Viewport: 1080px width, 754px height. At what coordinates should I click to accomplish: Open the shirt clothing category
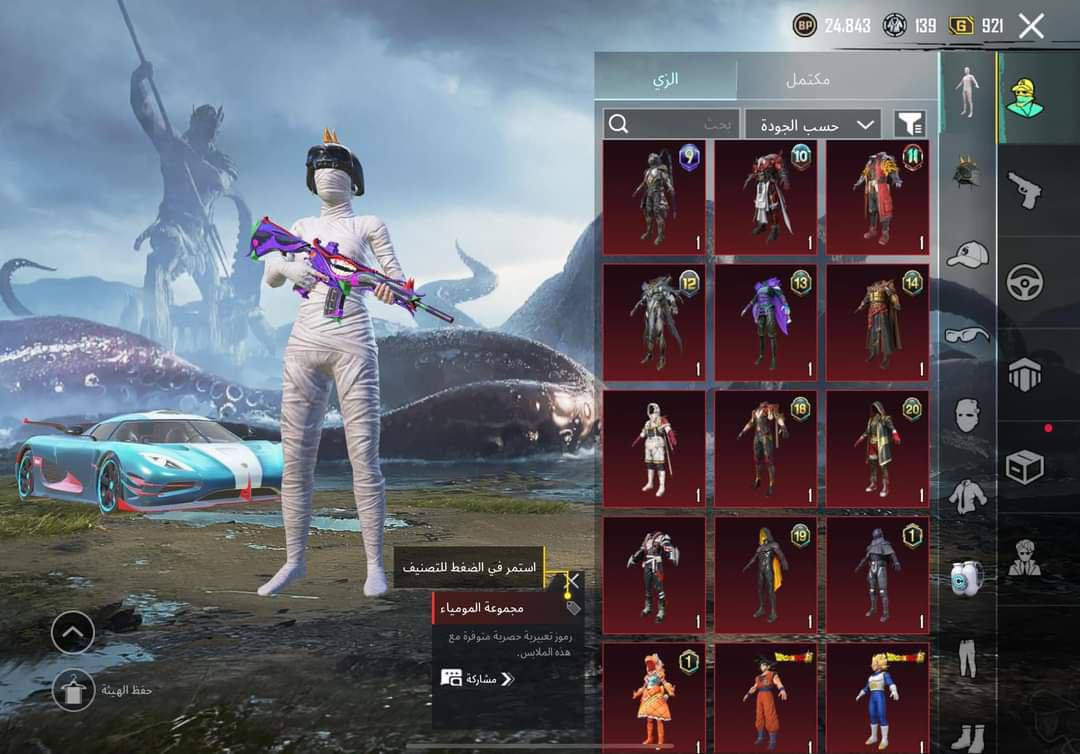click(x=967, y=495)
